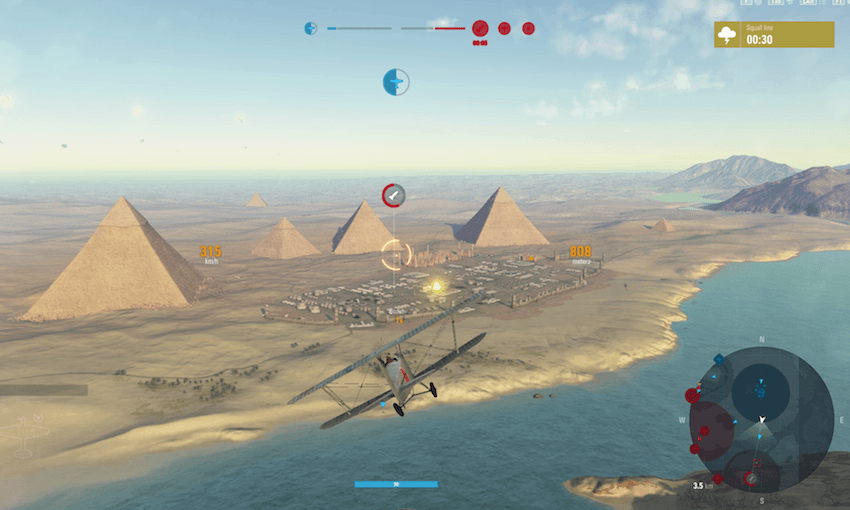Click the blue allied sector marker above the city

point(396,82)
